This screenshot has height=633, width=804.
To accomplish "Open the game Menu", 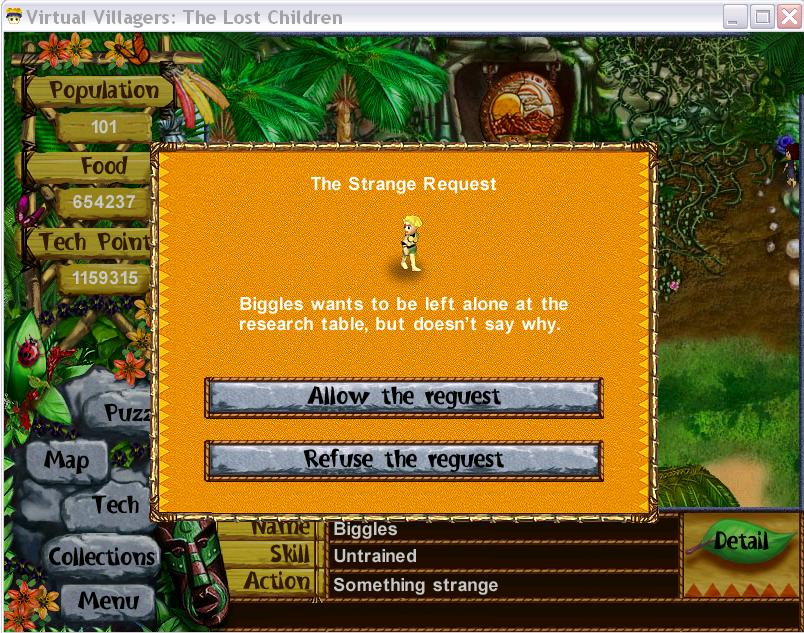I will tap(108, 601).
